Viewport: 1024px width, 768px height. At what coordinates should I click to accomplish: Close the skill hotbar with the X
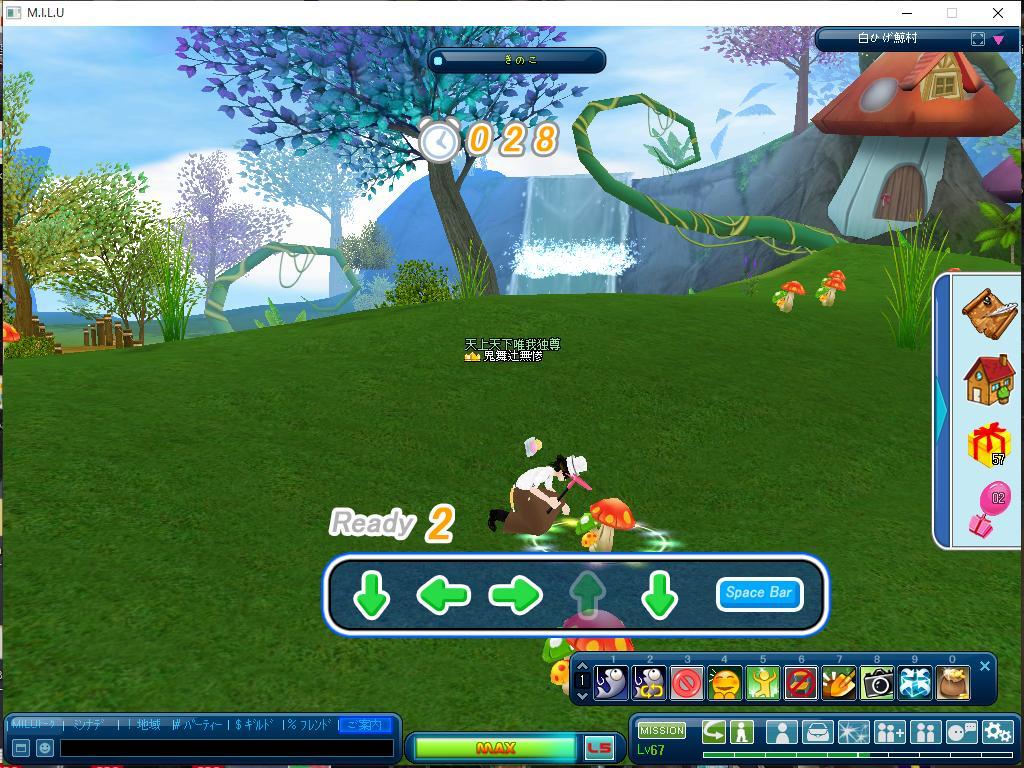[985, 666]
